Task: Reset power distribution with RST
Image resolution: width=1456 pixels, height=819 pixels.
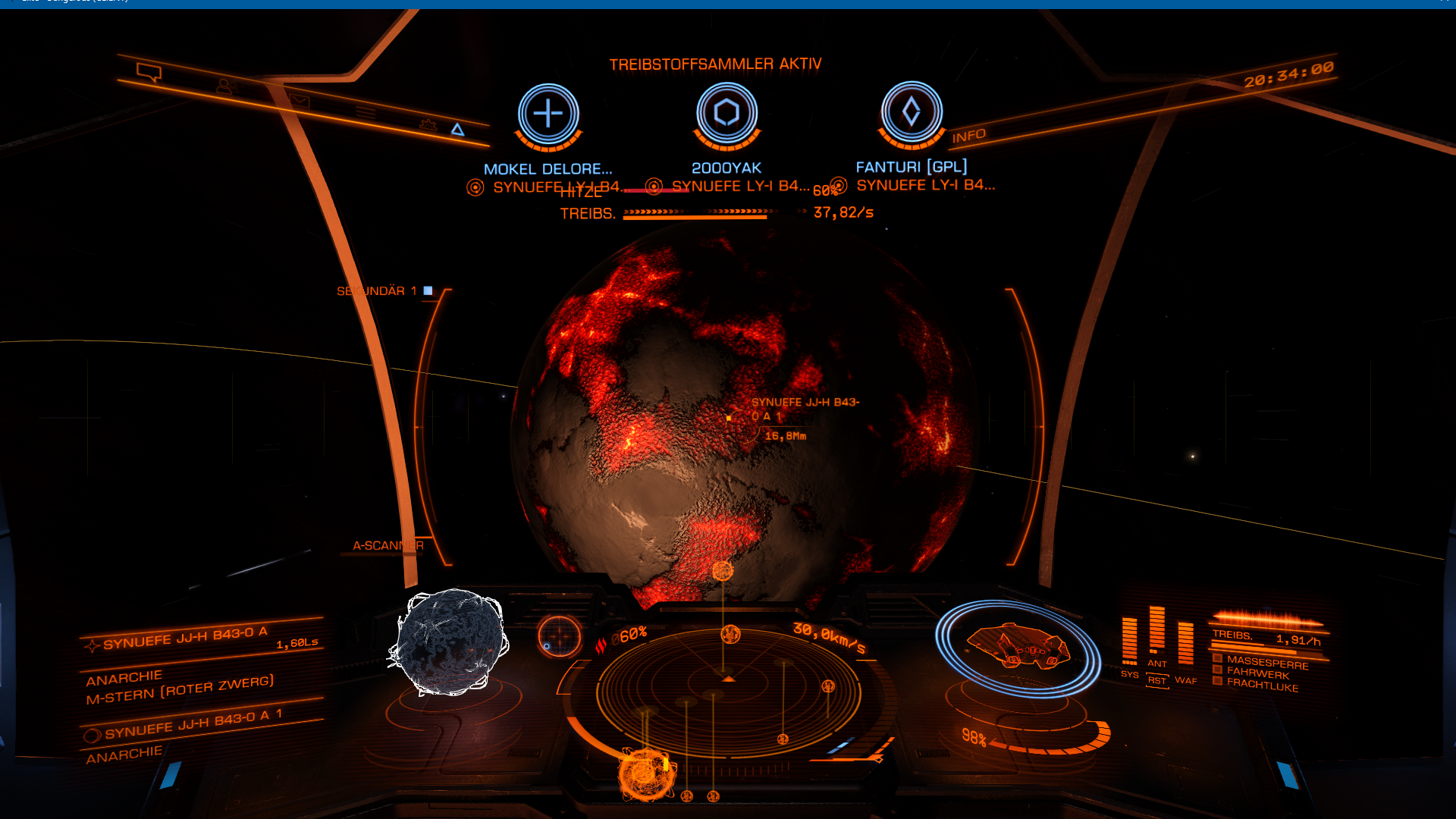Action: 1156,681
